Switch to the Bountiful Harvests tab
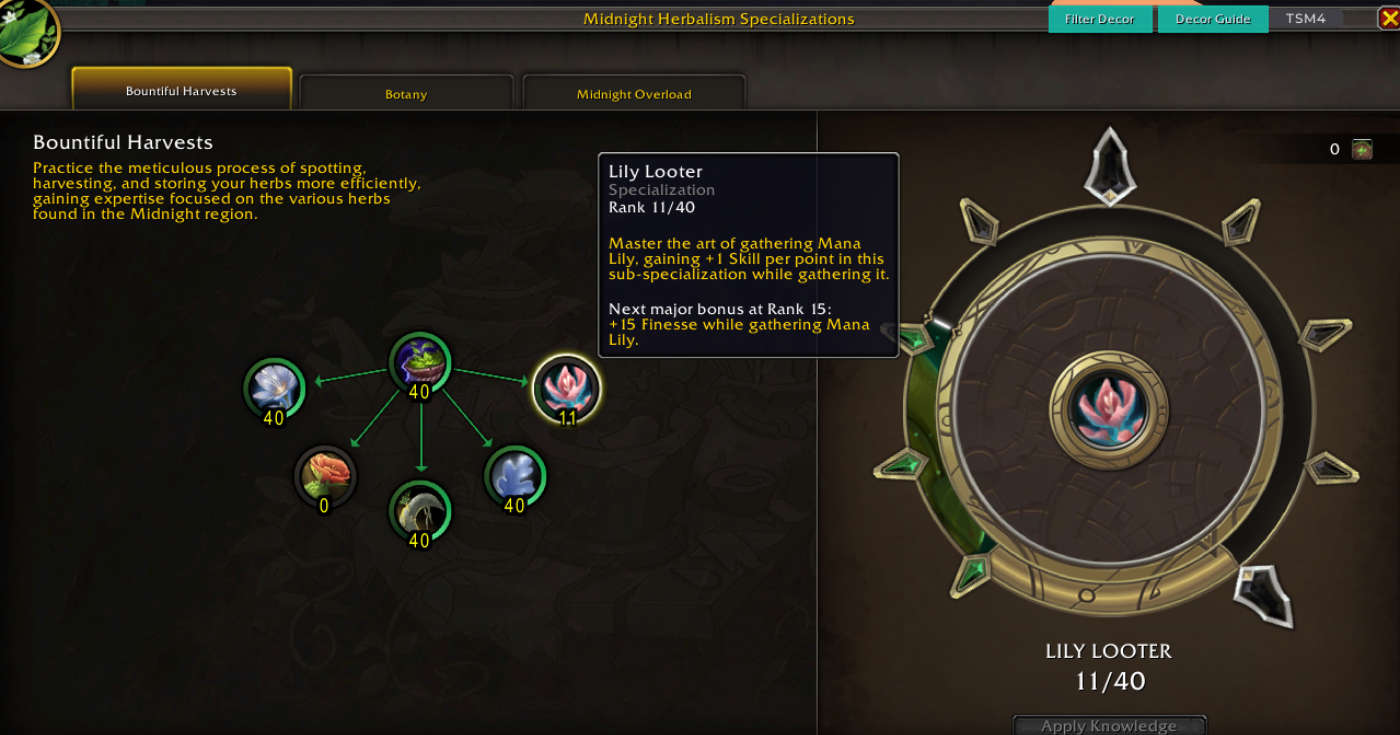Image resolution: width=1400 pixels, height=735 pixels. (x=181, y=90)
